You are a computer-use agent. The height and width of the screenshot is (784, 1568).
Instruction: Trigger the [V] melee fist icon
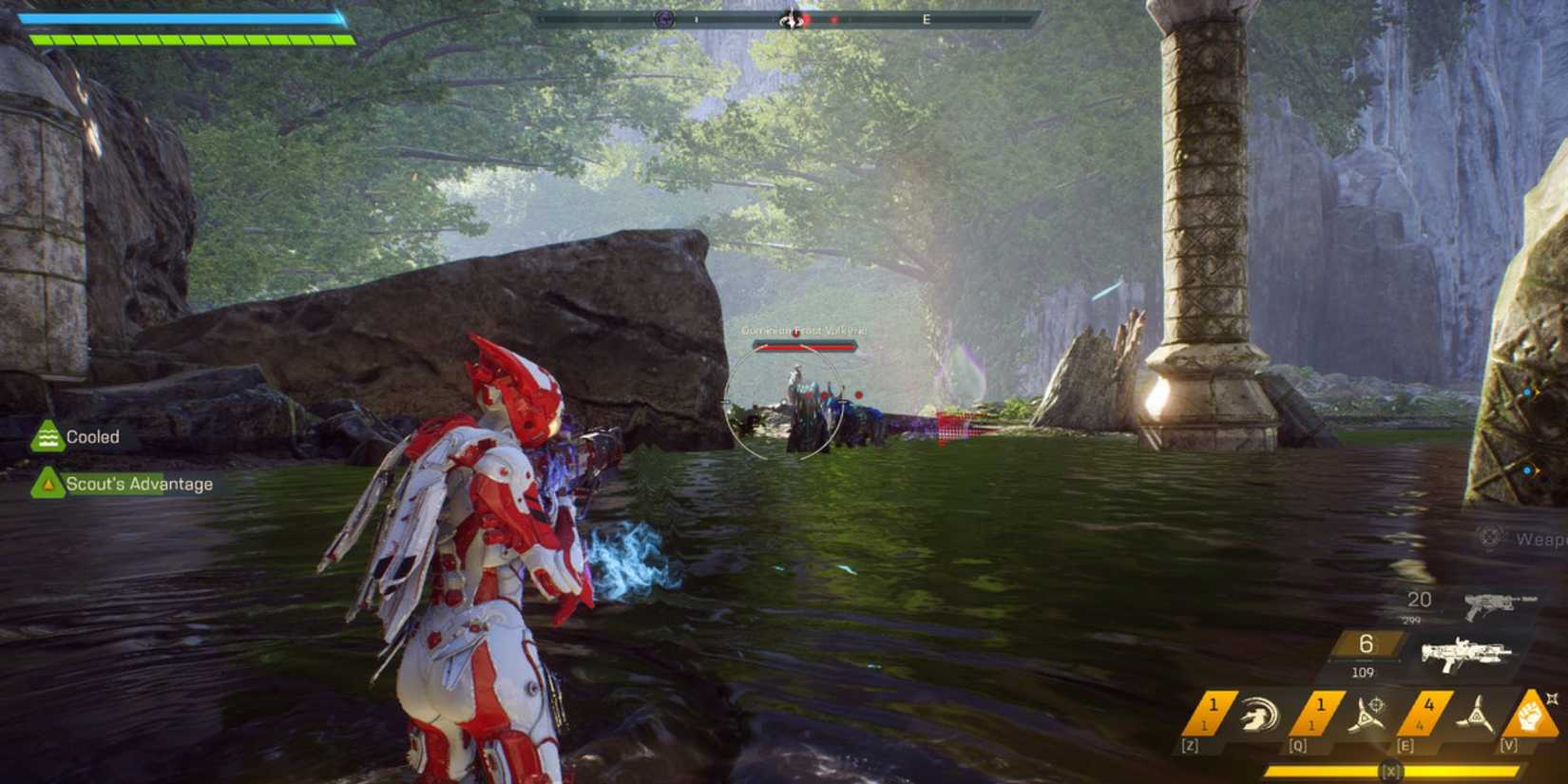coord(1530,715)
